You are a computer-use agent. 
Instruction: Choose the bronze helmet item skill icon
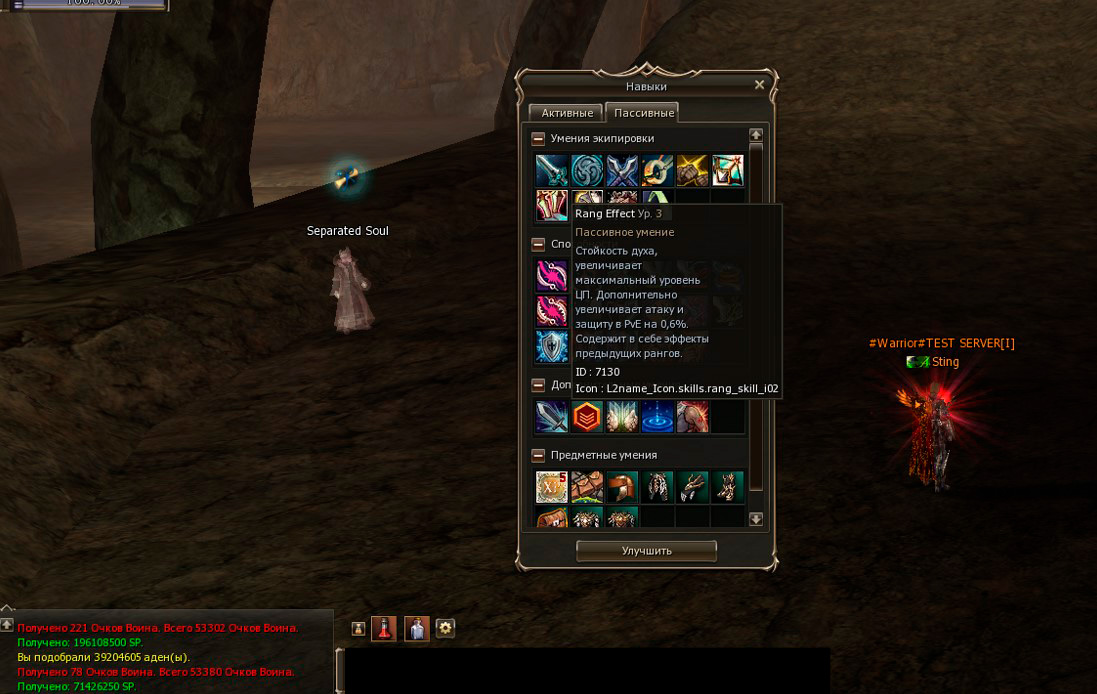[622, 487]
